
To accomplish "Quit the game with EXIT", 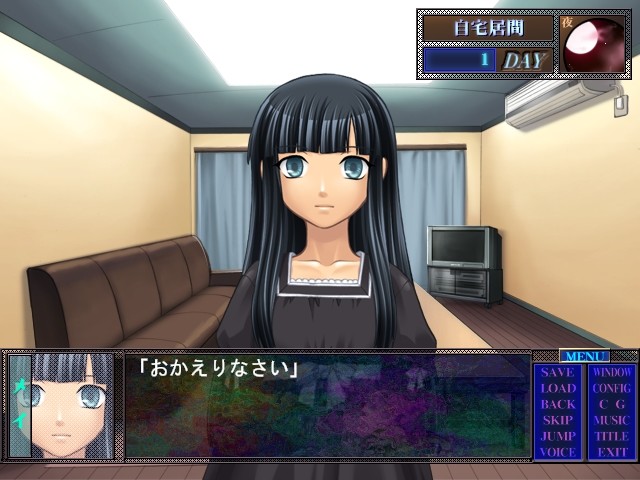I will 611,452.
